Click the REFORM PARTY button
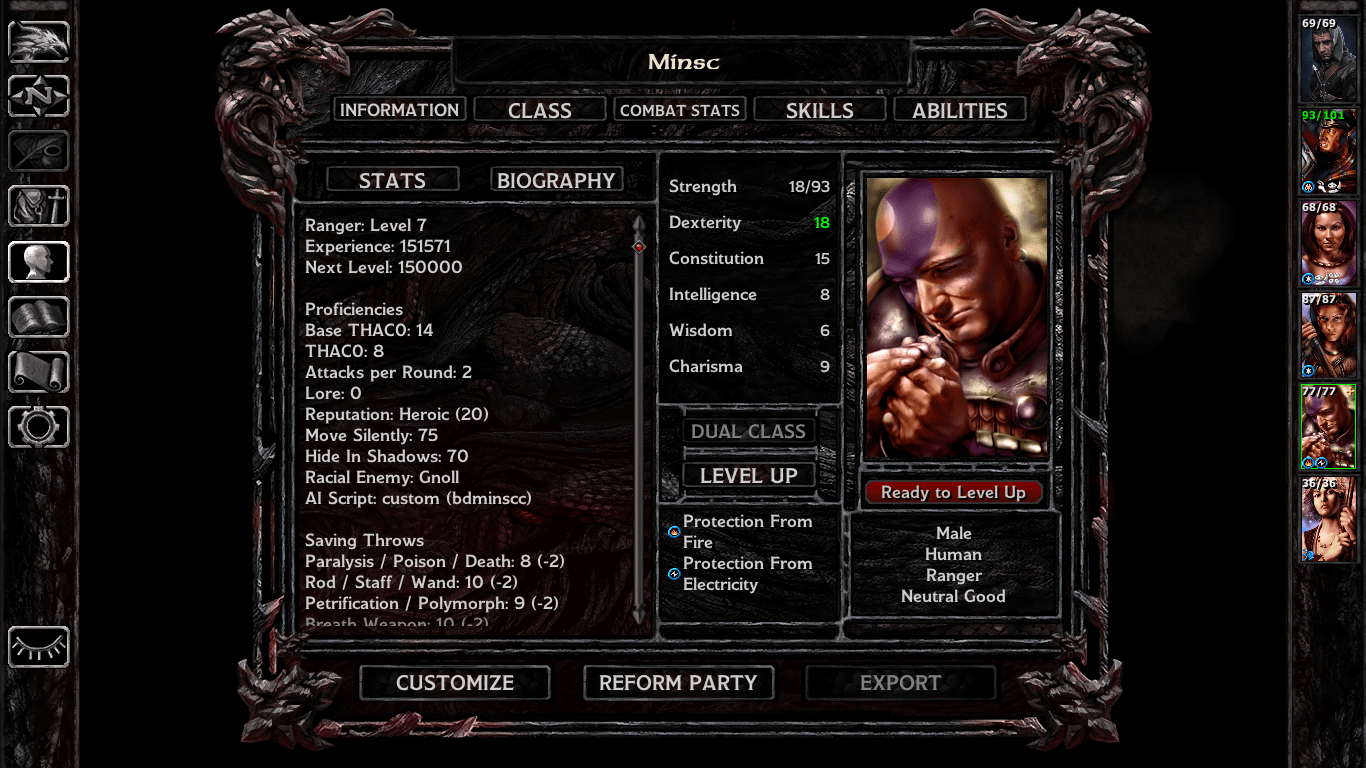Image resolution: width=1366 pixels, height=768 pixels. pos(678,683)
